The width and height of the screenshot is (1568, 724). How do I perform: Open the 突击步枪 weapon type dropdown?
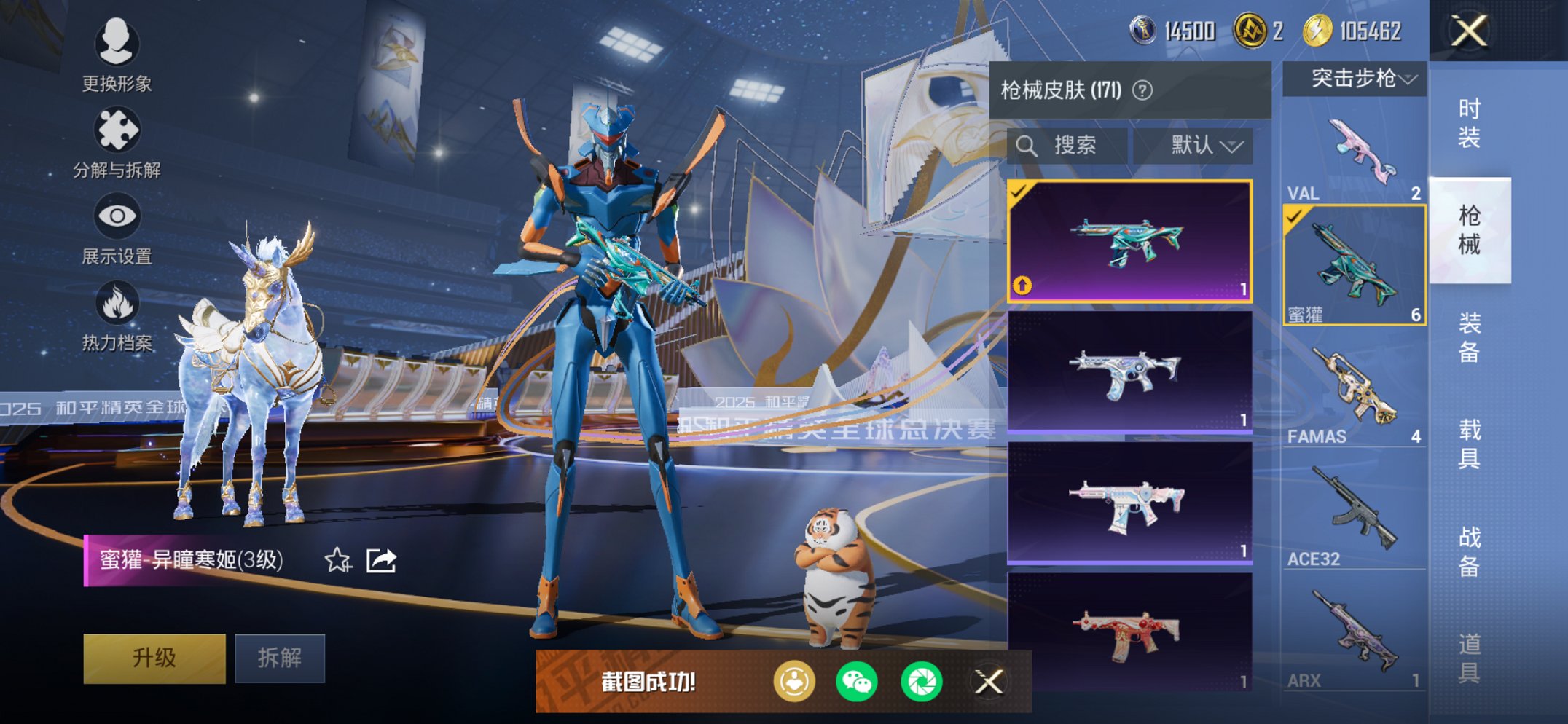point(1355,79)
